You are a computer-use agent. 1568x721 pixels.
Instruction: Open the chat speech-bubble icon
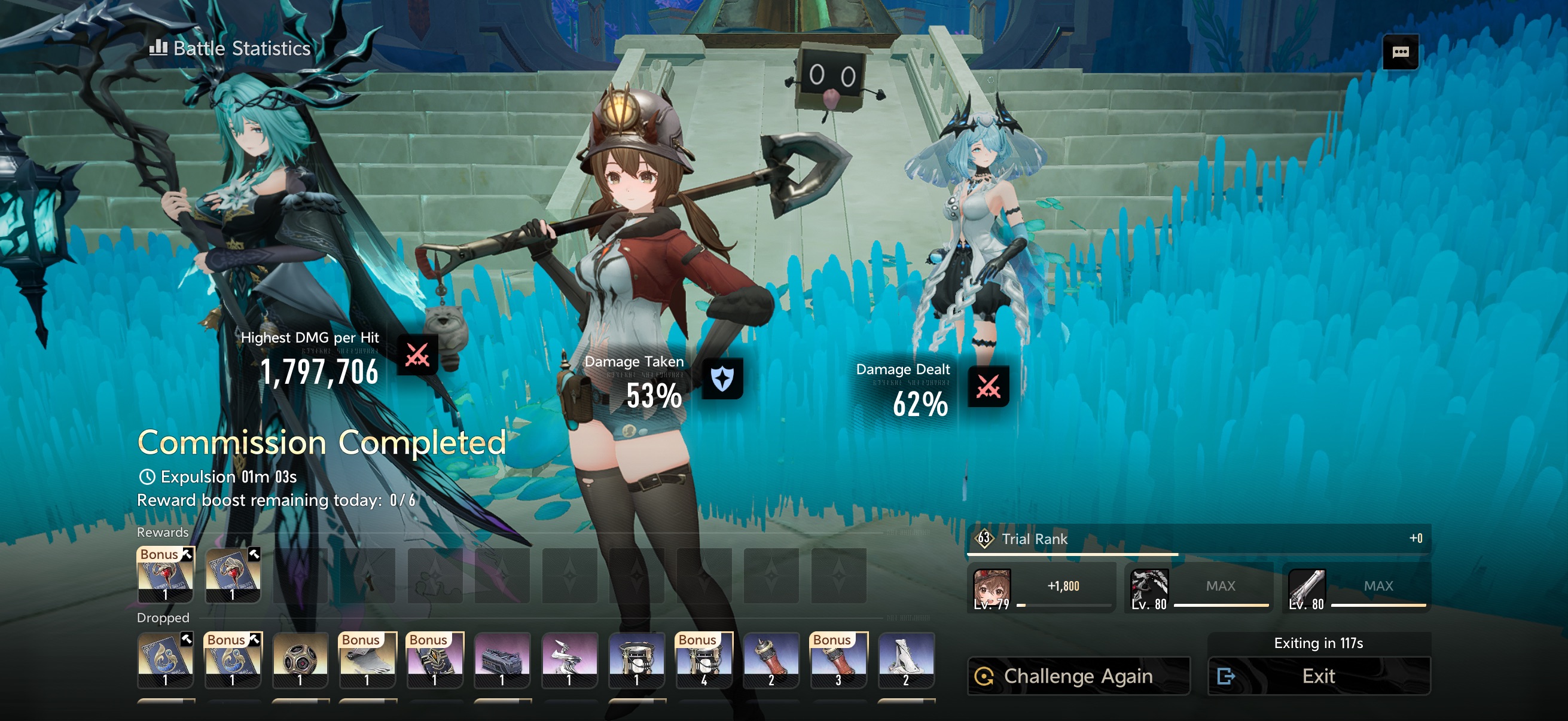tap(1400, 53)
